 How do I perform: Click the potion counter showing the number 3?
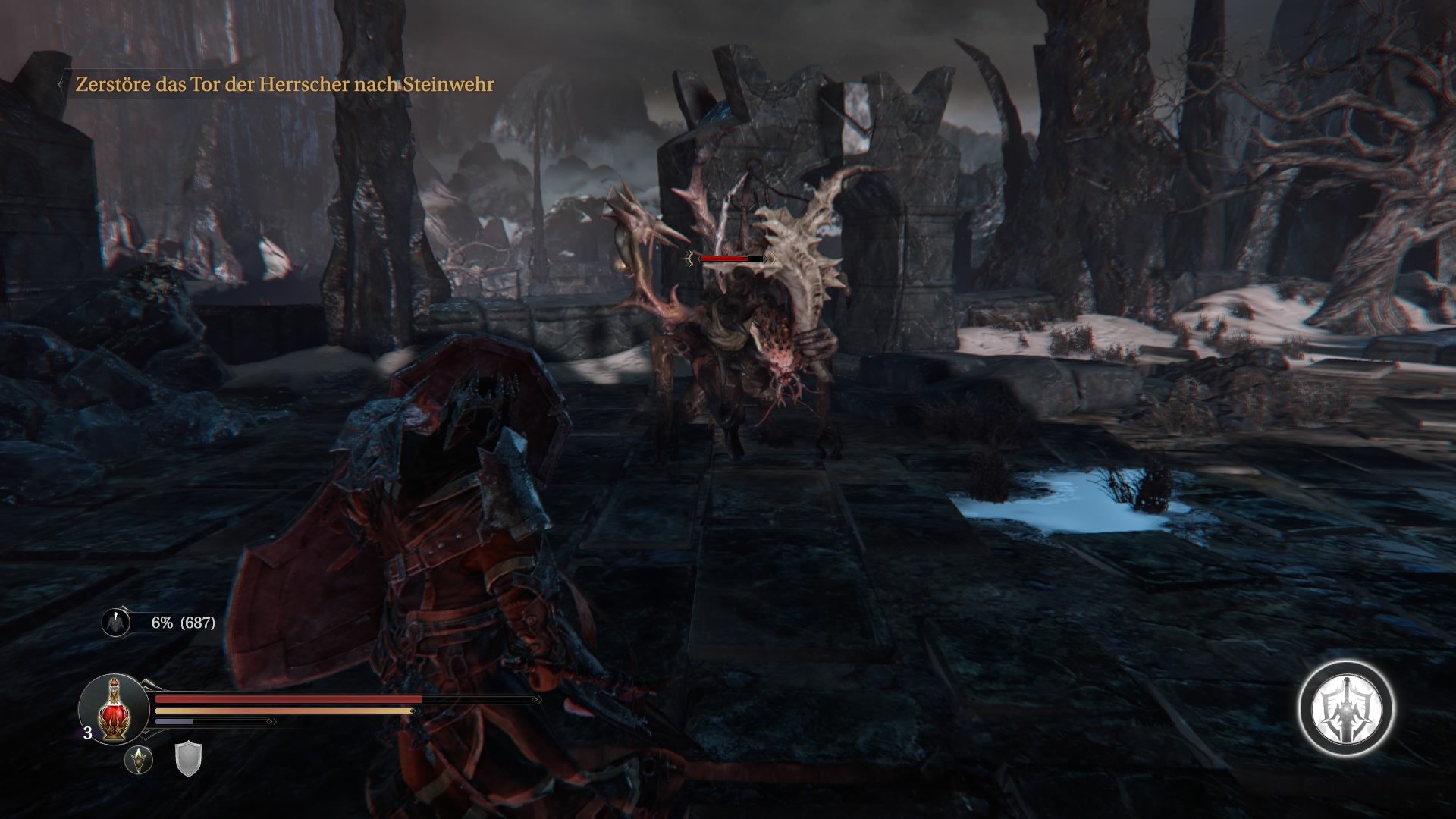[x=87, y=733]
